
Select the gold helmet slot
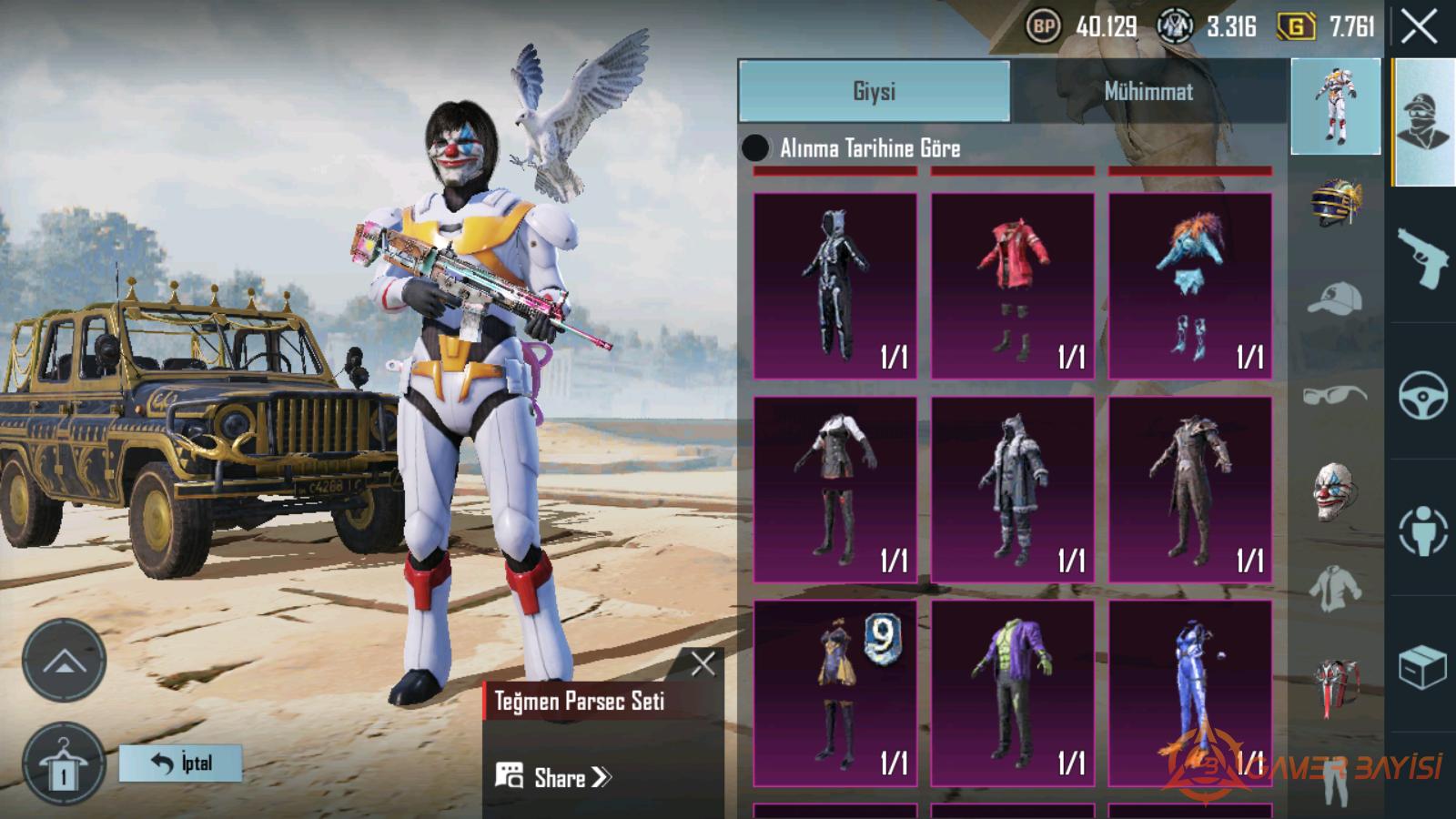pos(1335,202)
